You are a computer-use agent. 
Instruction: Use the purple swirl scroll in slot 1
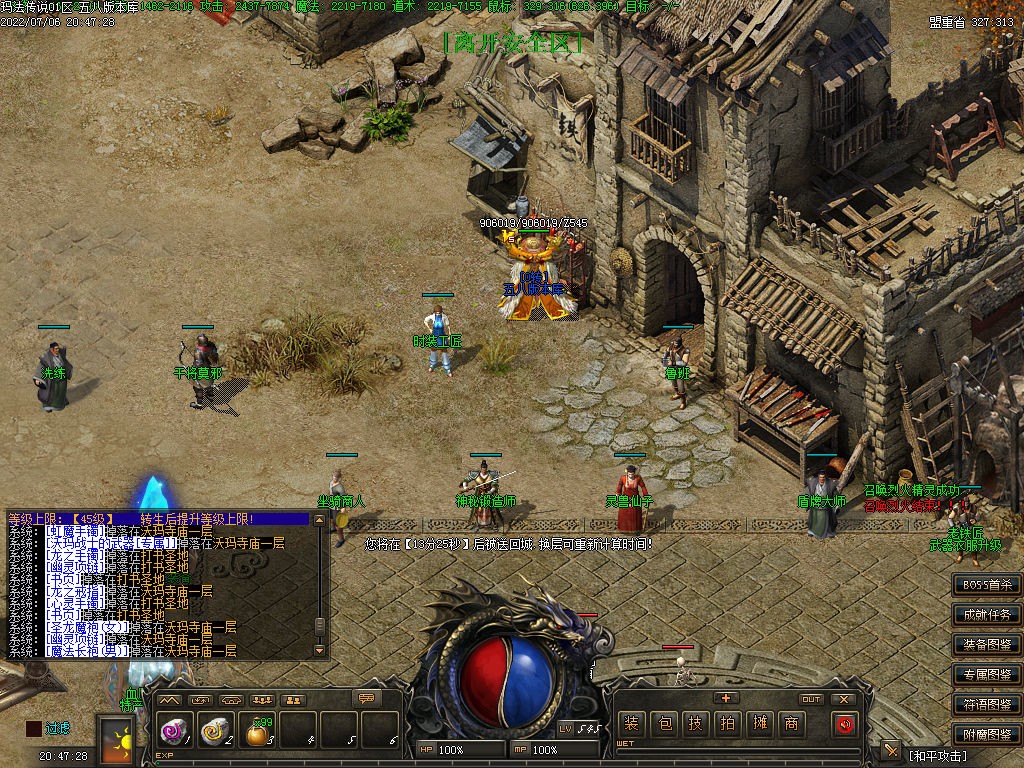[x=171, y=732]
